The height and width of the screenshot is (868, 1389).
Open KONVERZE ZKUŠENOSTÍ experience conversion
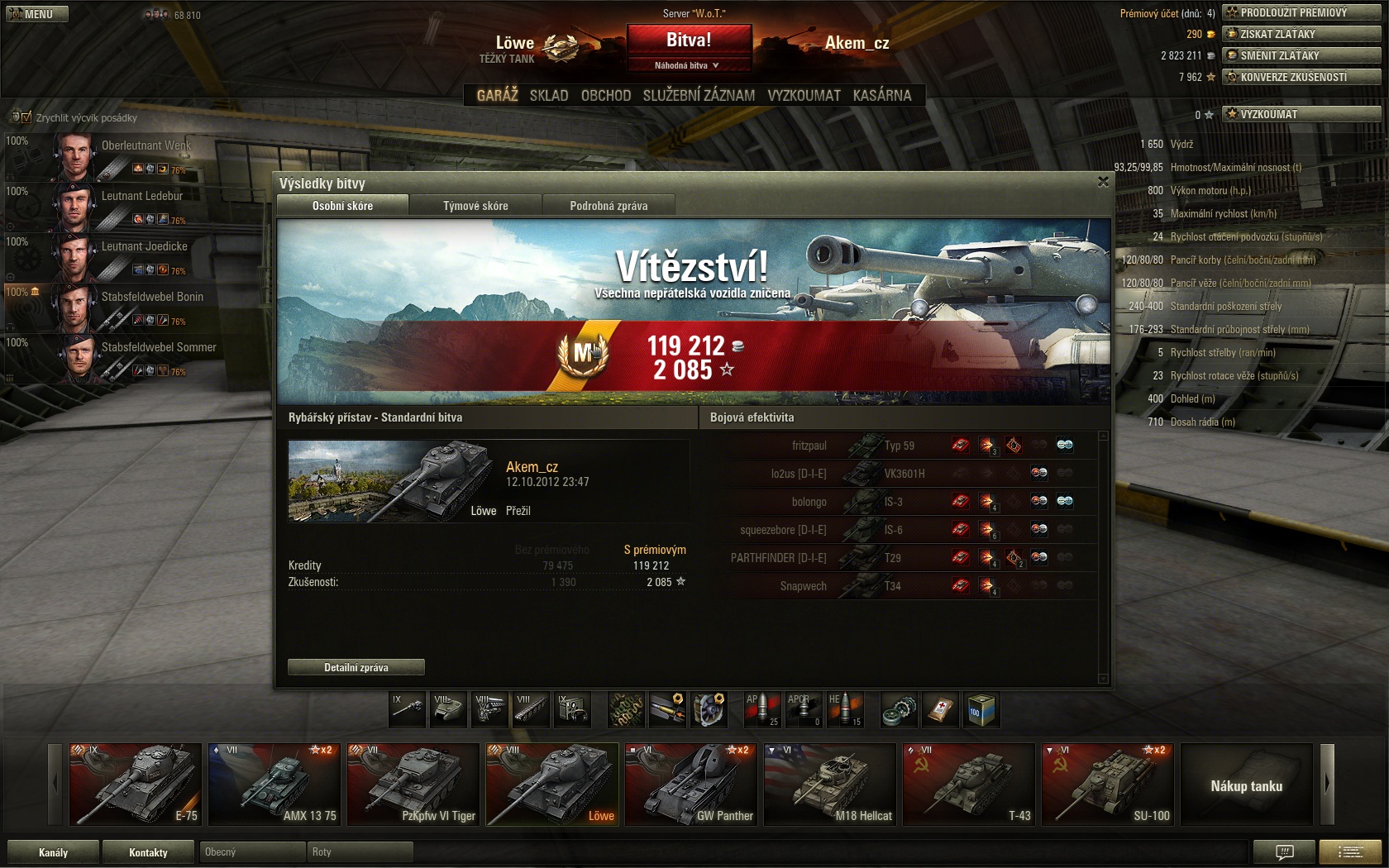pos(1301,77)
